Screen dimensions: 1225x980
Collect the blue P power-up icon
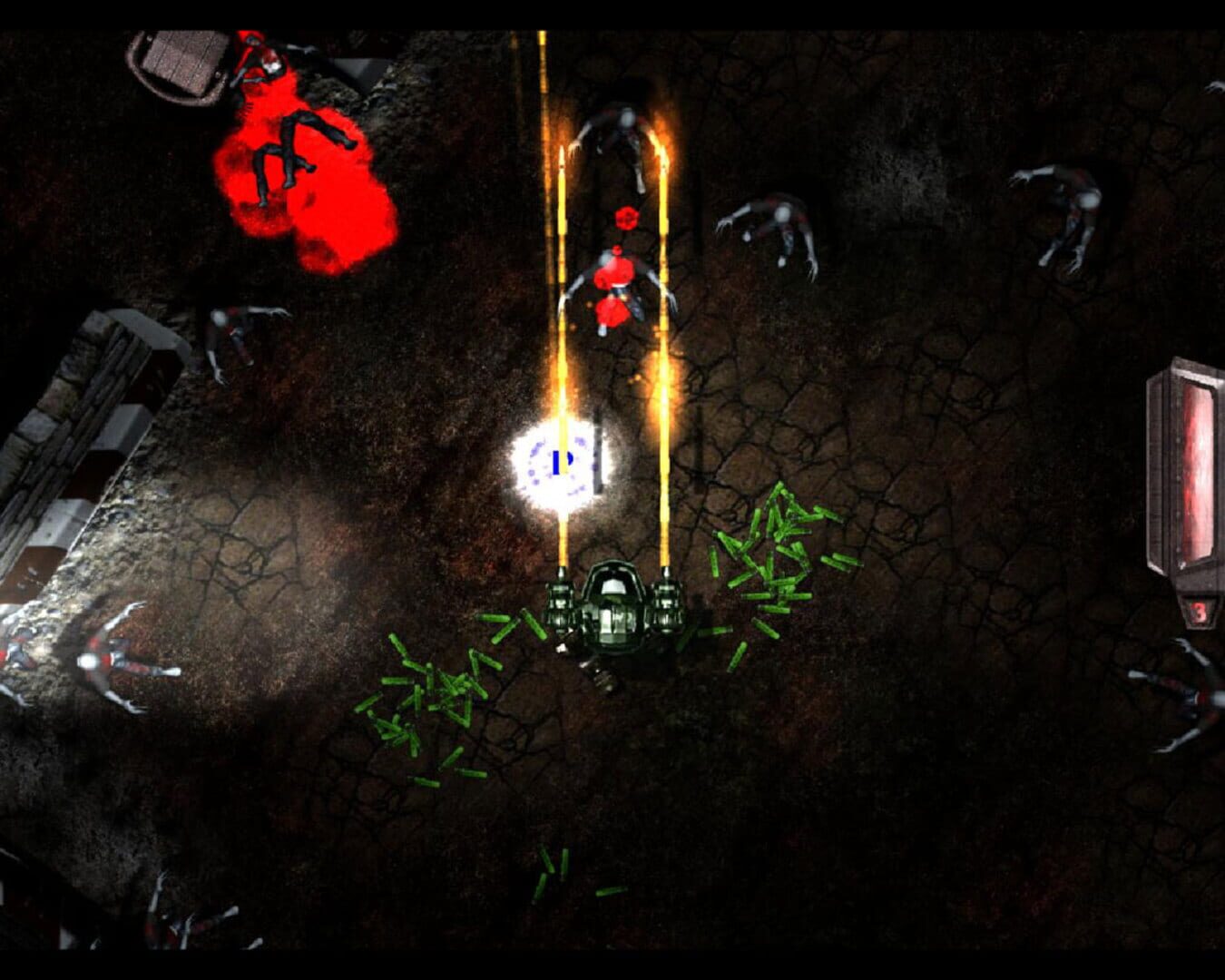[559, 461]
